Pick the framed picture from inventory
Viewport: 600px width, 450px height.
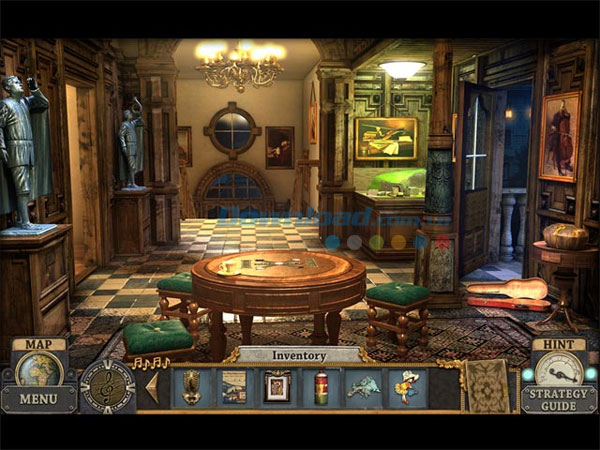coord(277,387)
